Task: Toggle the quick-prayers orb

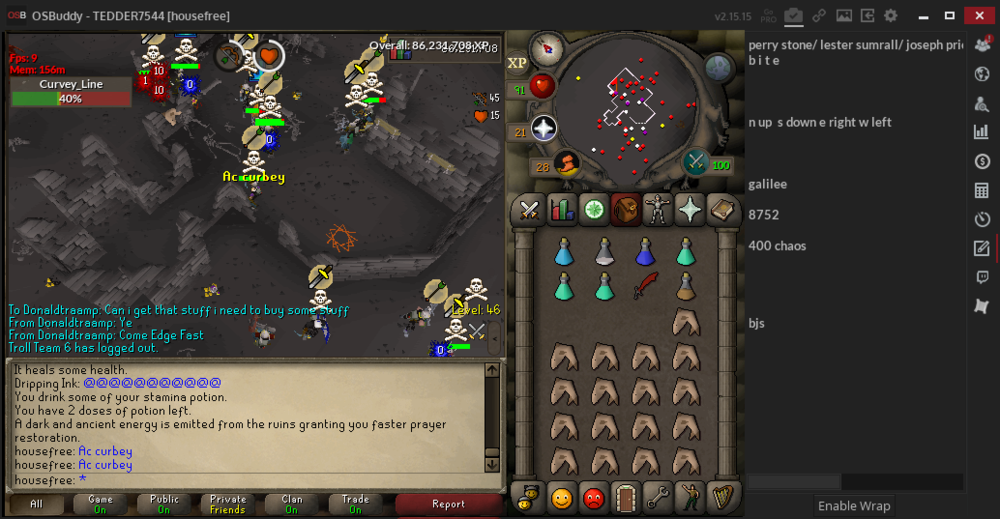Action: (x=543, y=129)
